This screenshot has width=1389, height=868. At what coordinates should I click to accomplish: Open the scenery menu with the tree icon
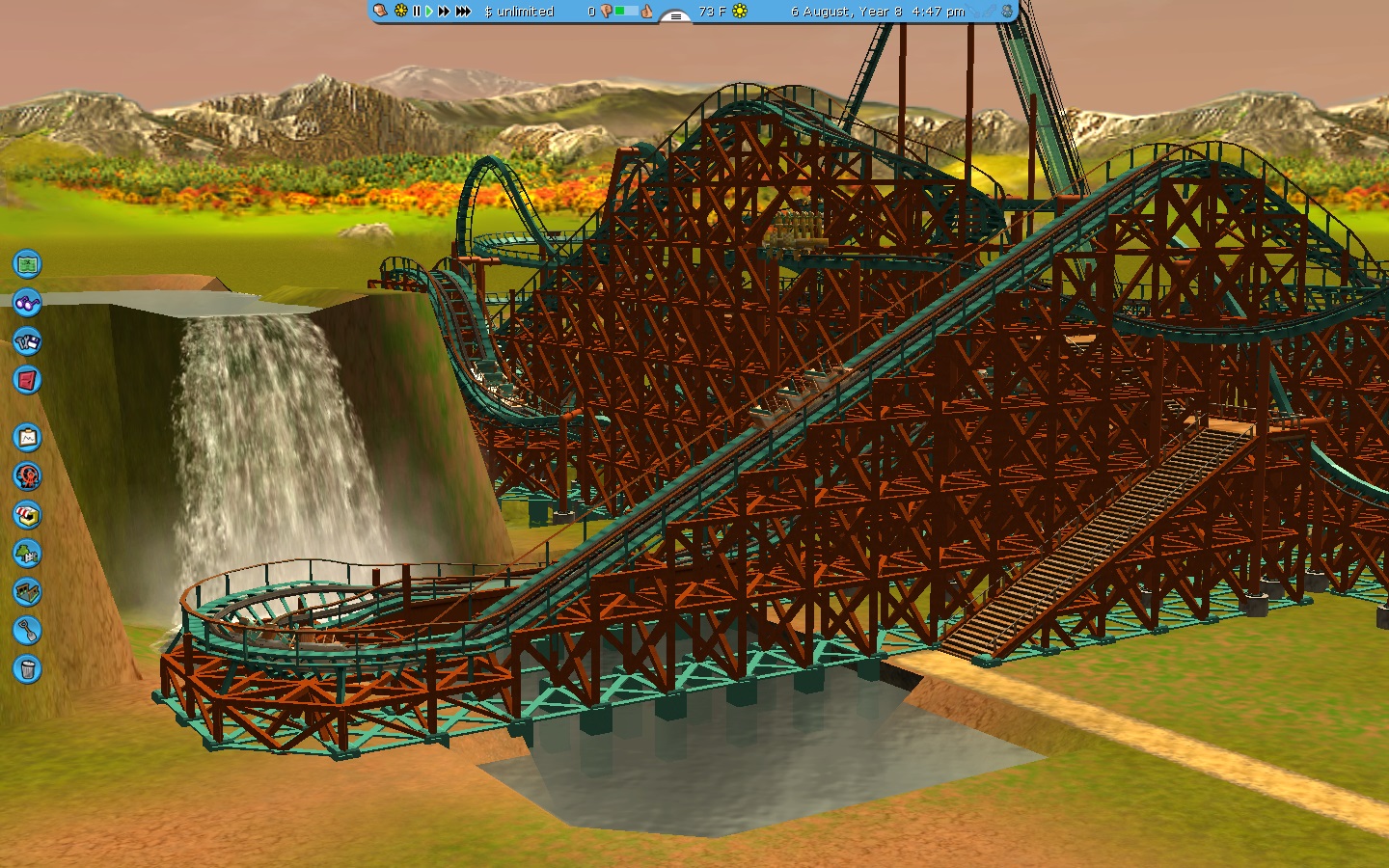27,554
